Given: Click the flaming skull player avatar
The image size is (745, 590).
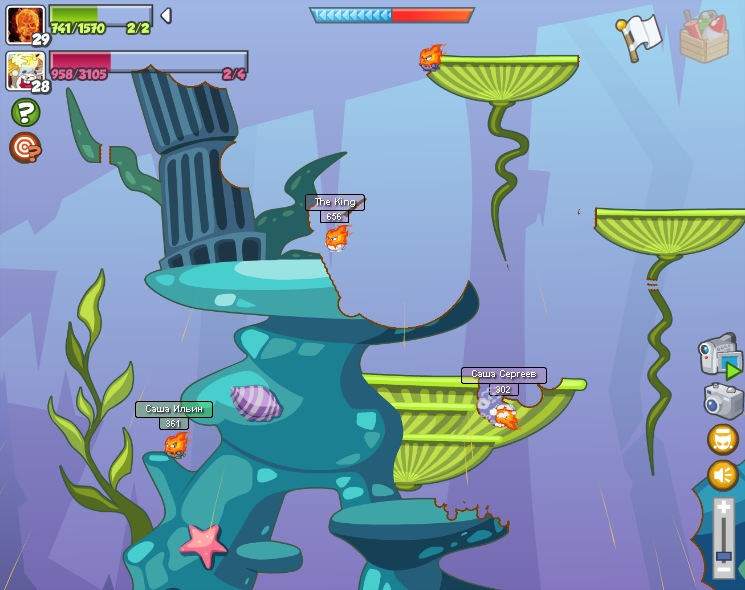Looking at the screenshot, I should (25, 24).
